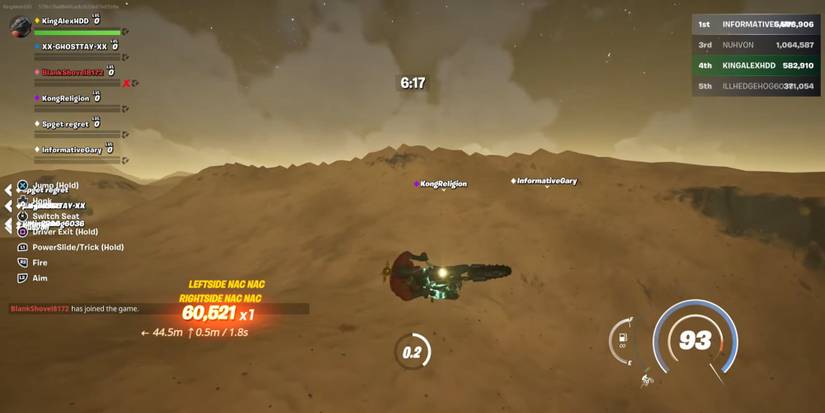Select KingAlexHDD in the squad list
Screen dimensions: 825x413
click(x=74, y=20)
